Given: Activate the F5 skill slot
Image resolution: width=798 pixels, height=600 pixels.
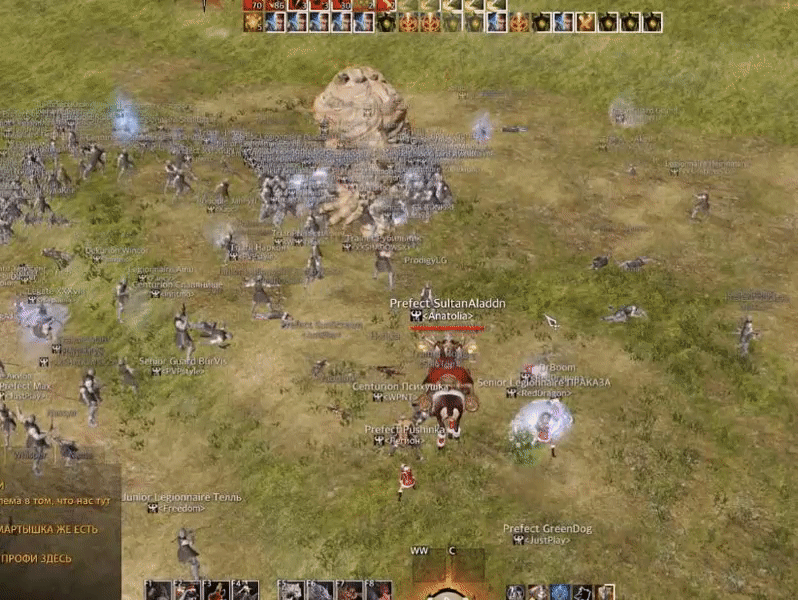Looking at the screenshot, I should point(291,591).
